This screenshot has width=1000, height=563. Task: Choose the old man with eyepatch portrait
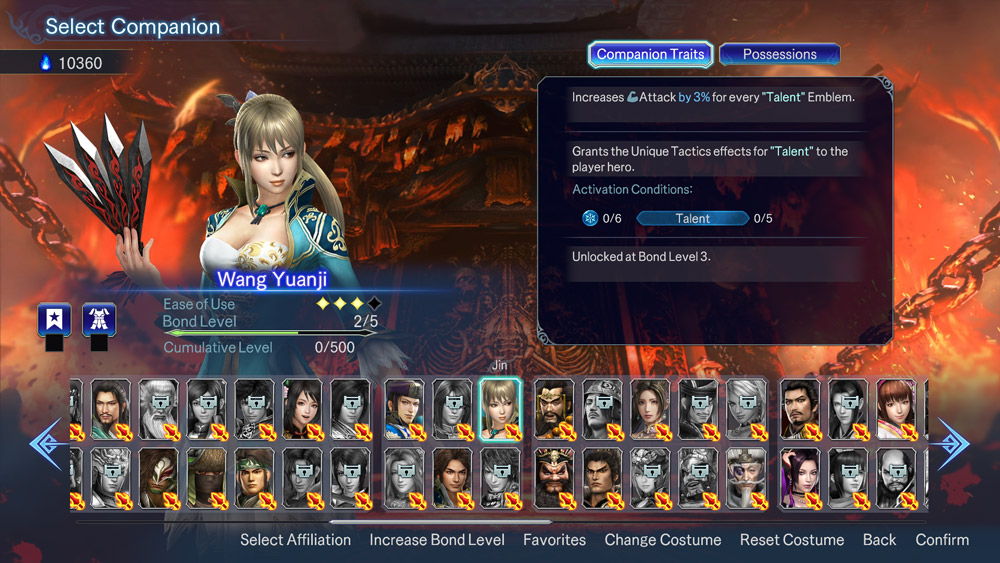point(748,476)
